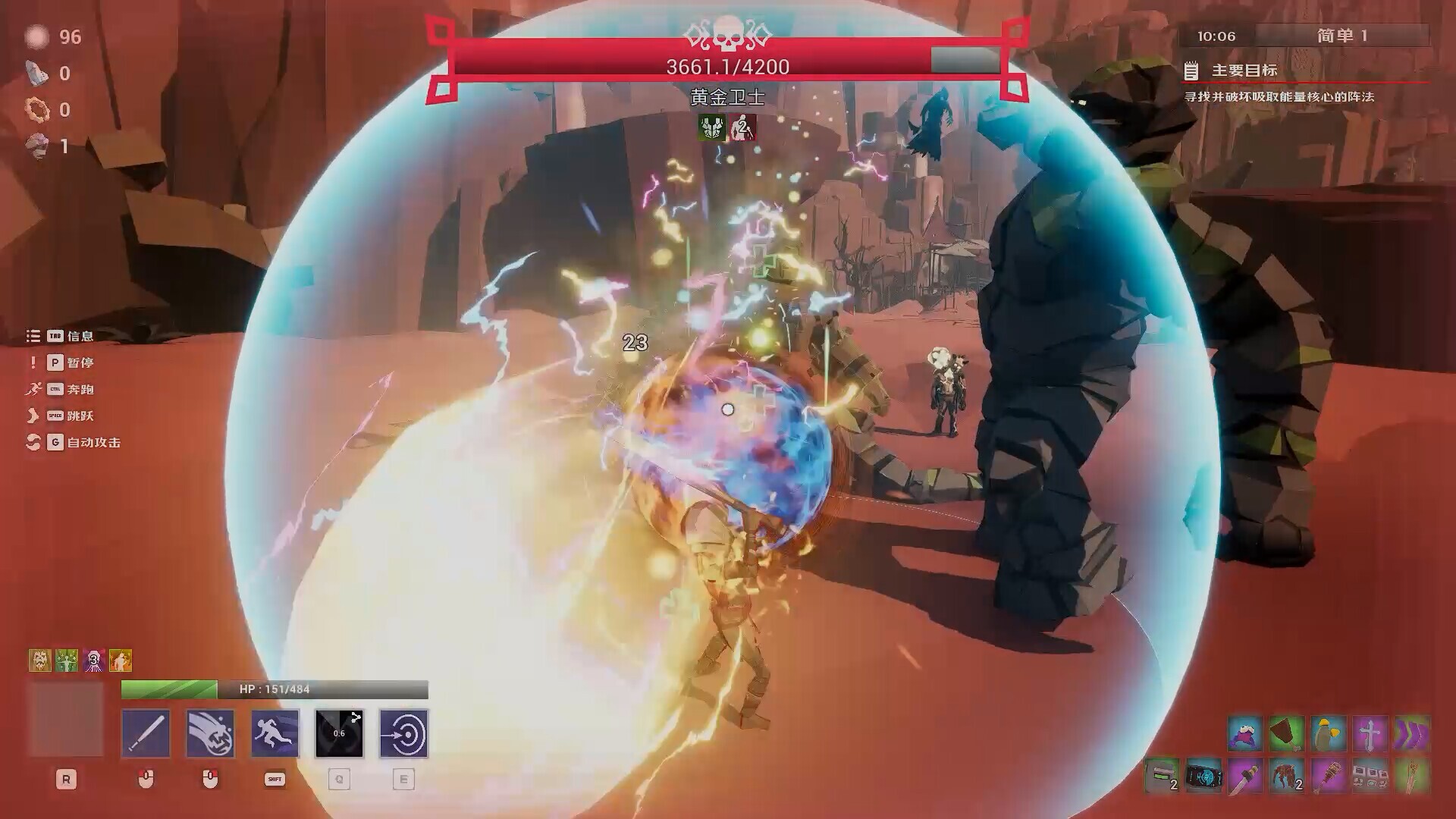Image resolution: width=1456 pixels, height=819 pixels.
Task: Click the purple buff icon showing 3
Action: click(93, 660)
